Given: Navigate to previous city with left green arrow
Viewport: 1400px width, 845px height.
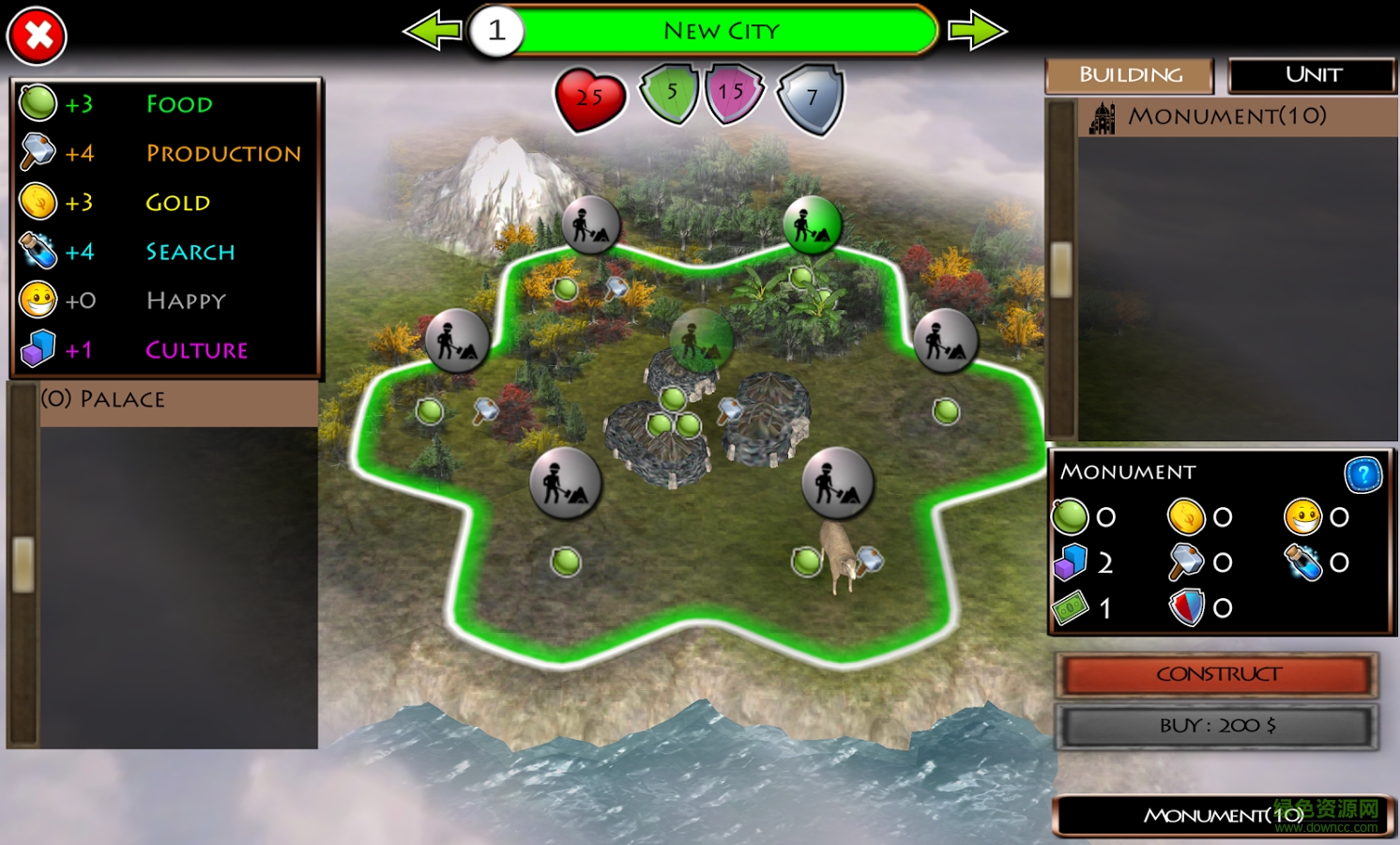Looking at the screenshot, I should (x=432, y=30).
